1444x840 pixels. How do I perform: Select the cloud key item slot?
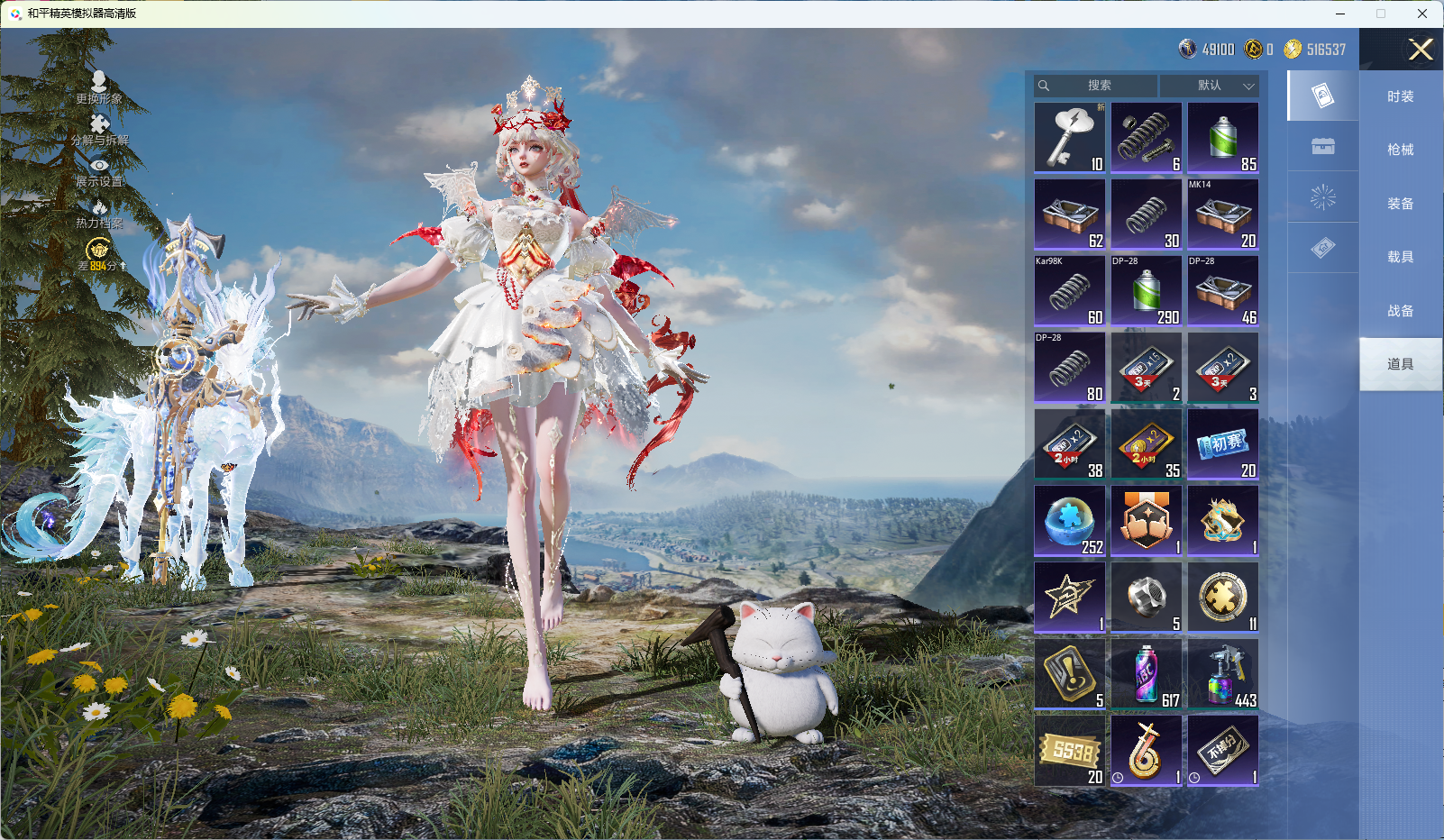coord(1070,137)
